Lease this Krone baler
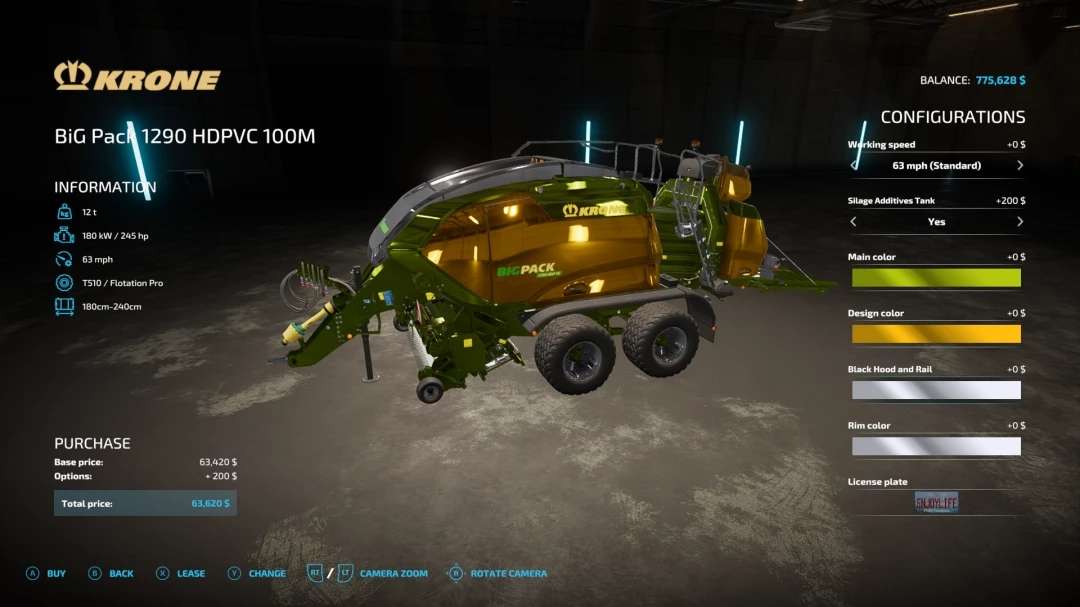 [x=180, y=574]
